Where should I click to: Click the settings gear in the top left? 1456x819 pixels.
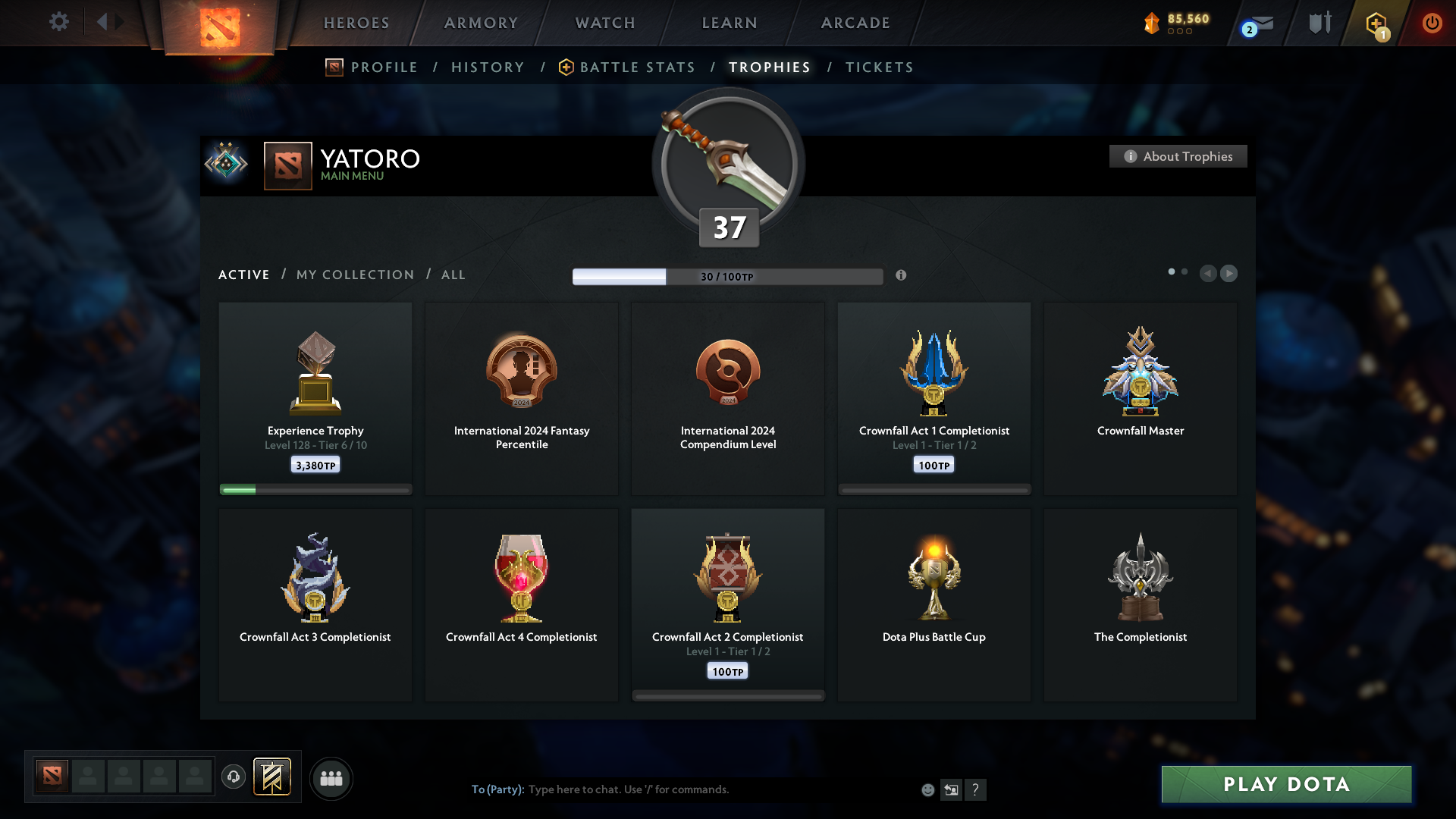59,22
